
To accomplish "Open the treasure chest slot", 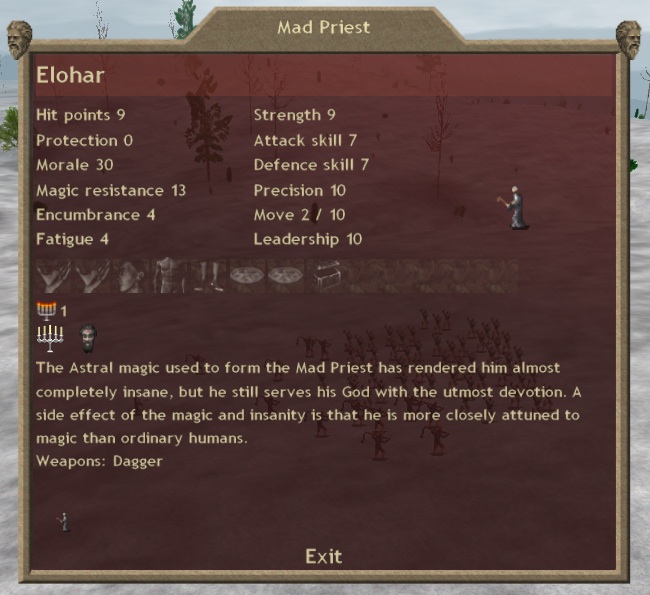I will 326,277.
